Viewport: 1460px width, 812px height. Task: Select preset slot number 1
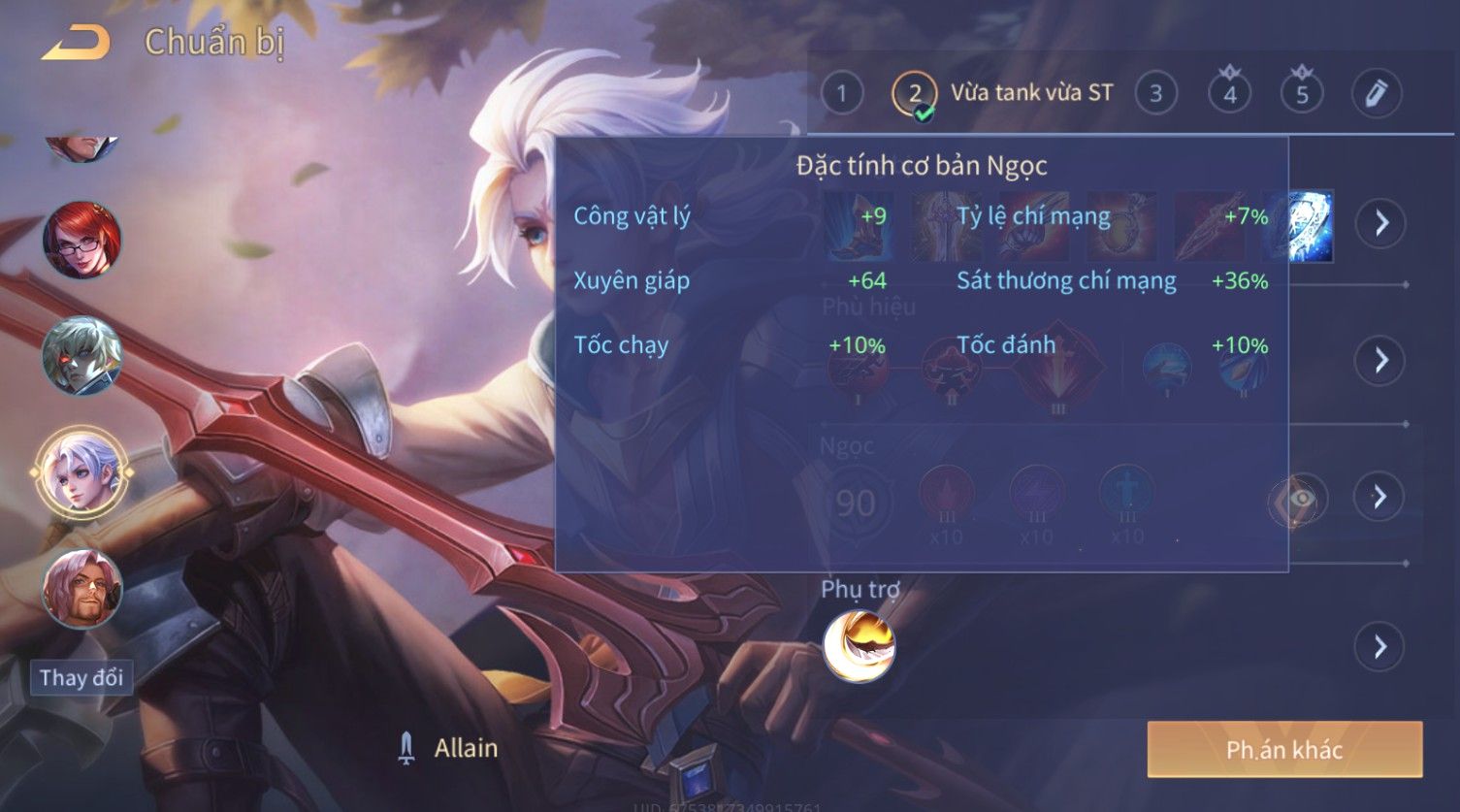coord(841,94)
